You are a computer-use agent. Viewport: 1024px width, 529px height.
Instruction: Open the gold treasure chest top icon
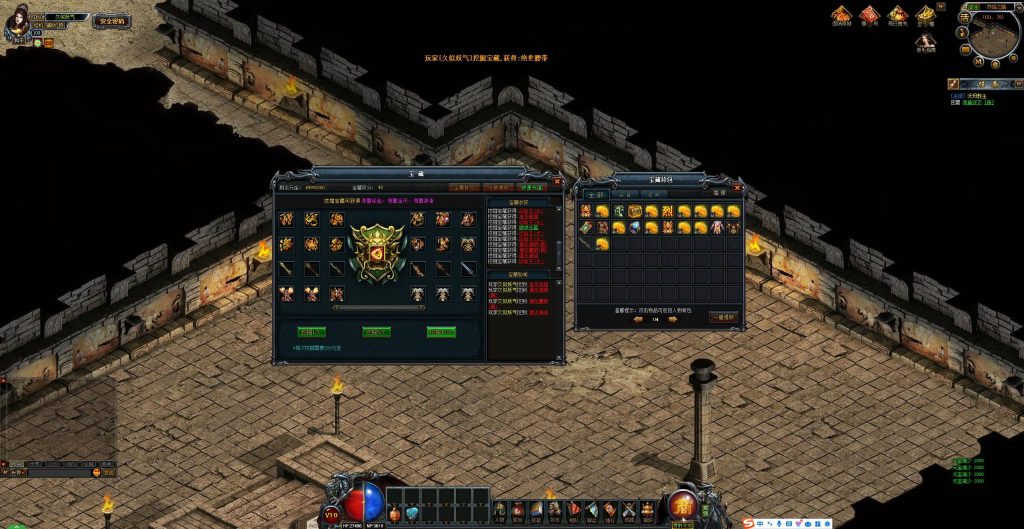point(926,14)
